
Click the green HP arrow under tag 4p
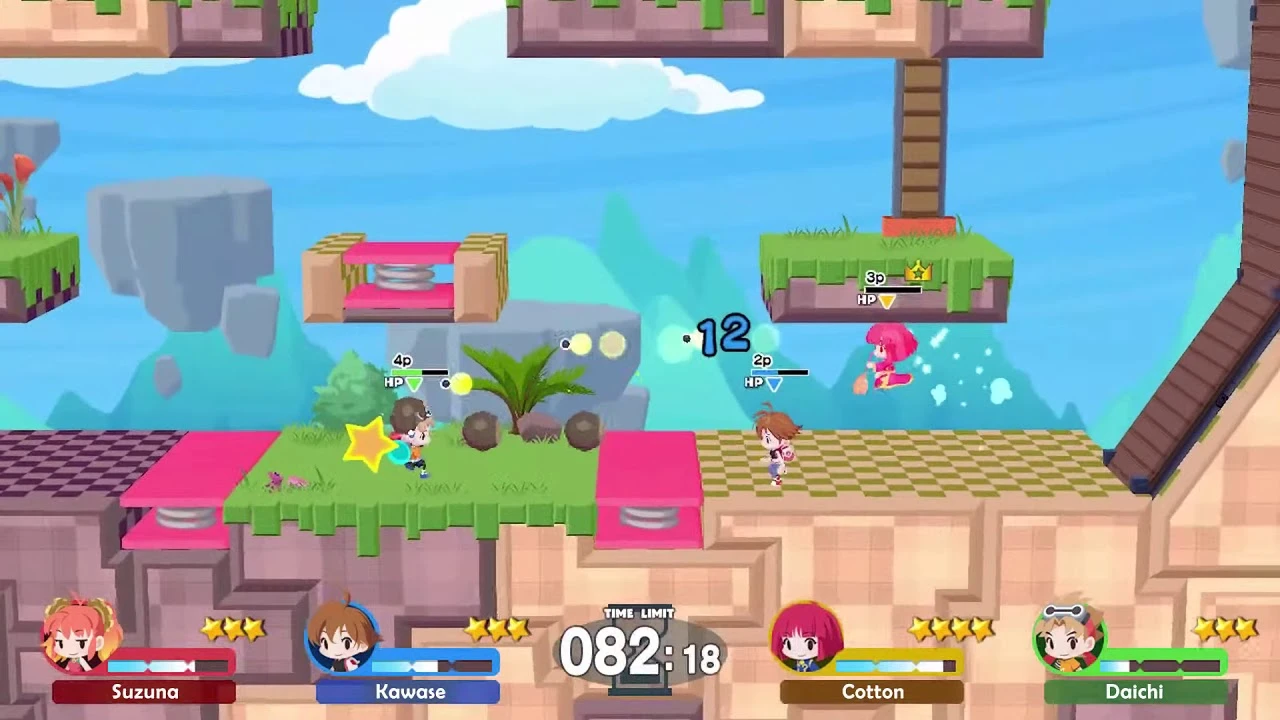tap(414, 385)
